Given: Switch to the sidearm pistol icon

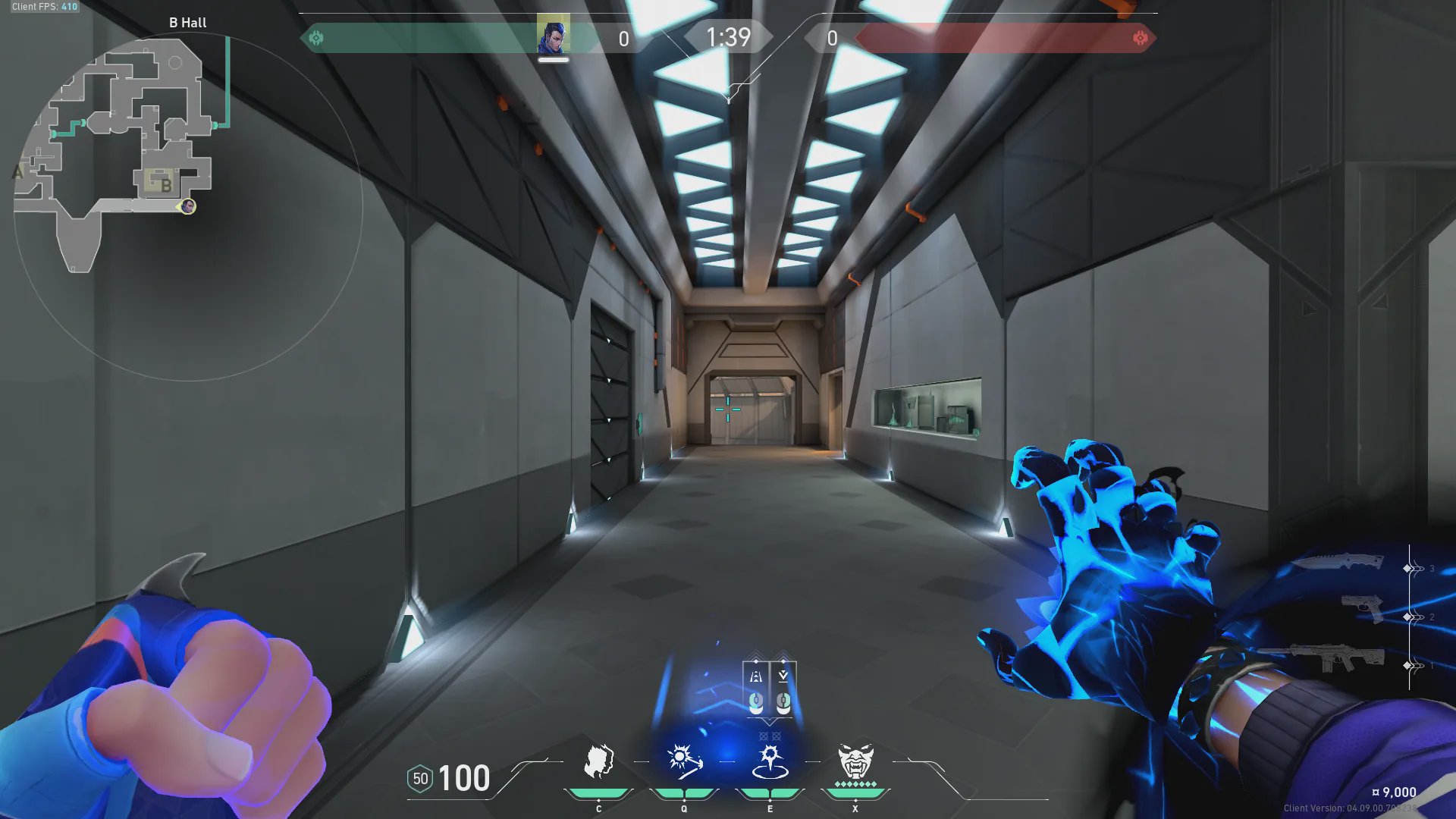Looking at the screenshot, I should click(1362, 608).
